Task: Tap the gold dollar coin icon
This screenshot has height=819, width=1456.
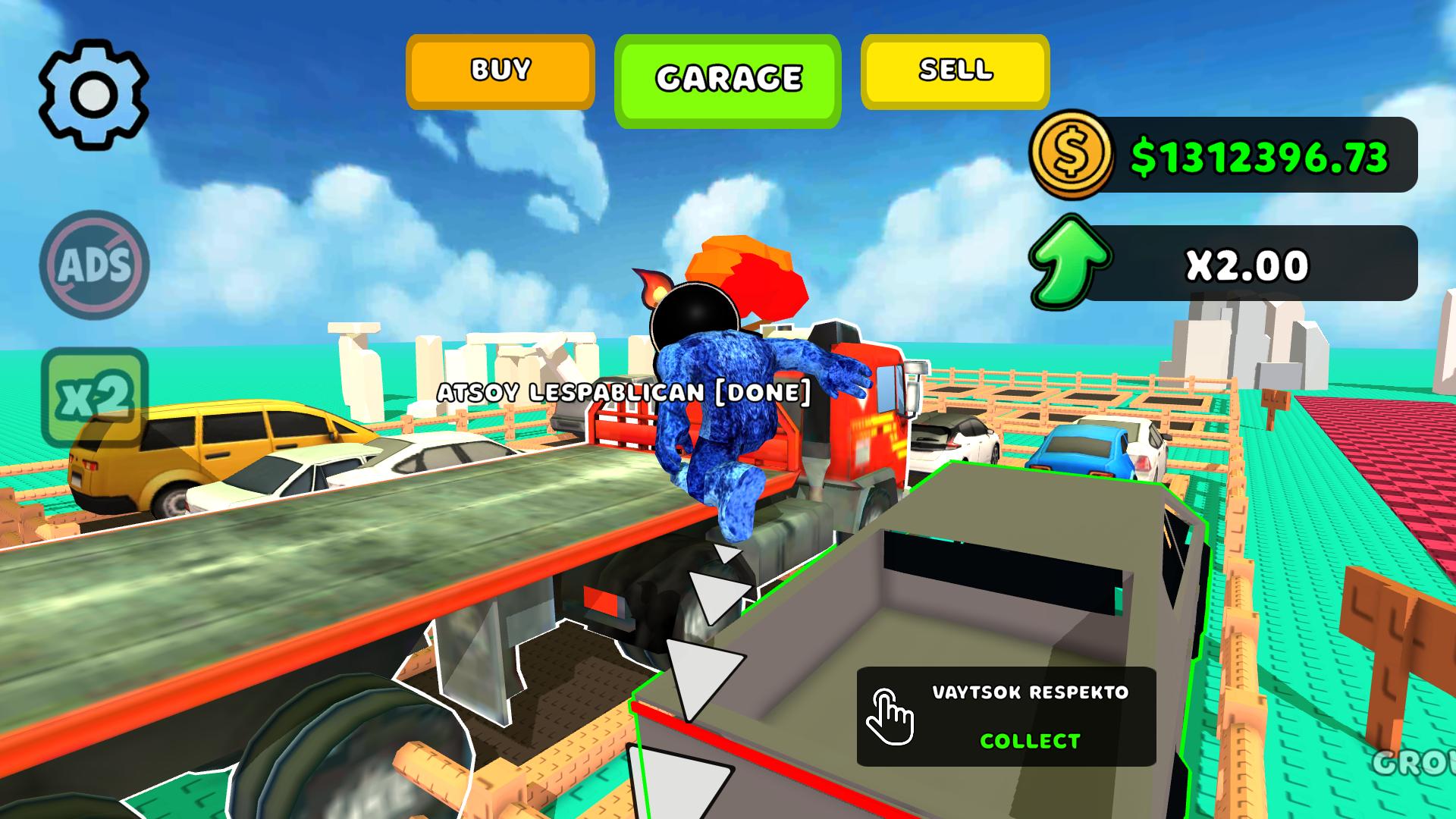Action: 1072,157
